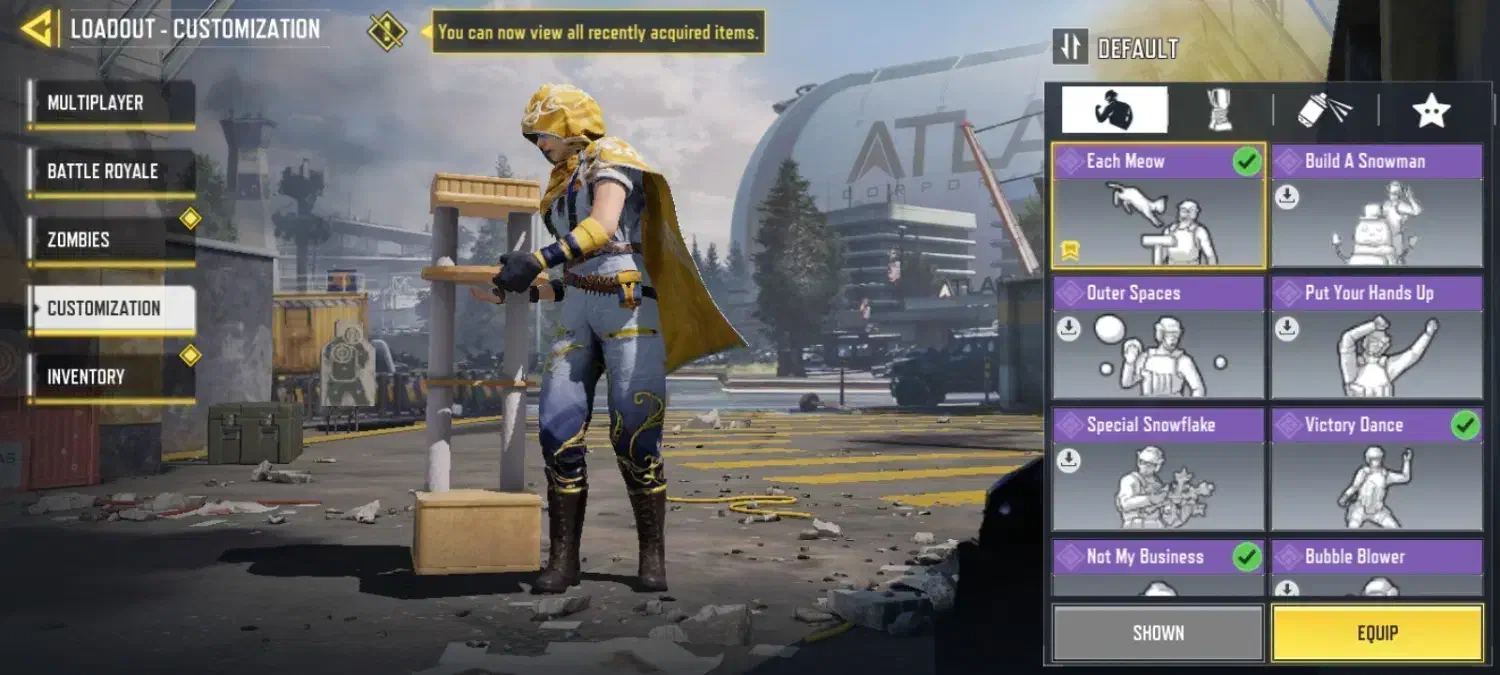Click the Shown button

click(1158, 633)
